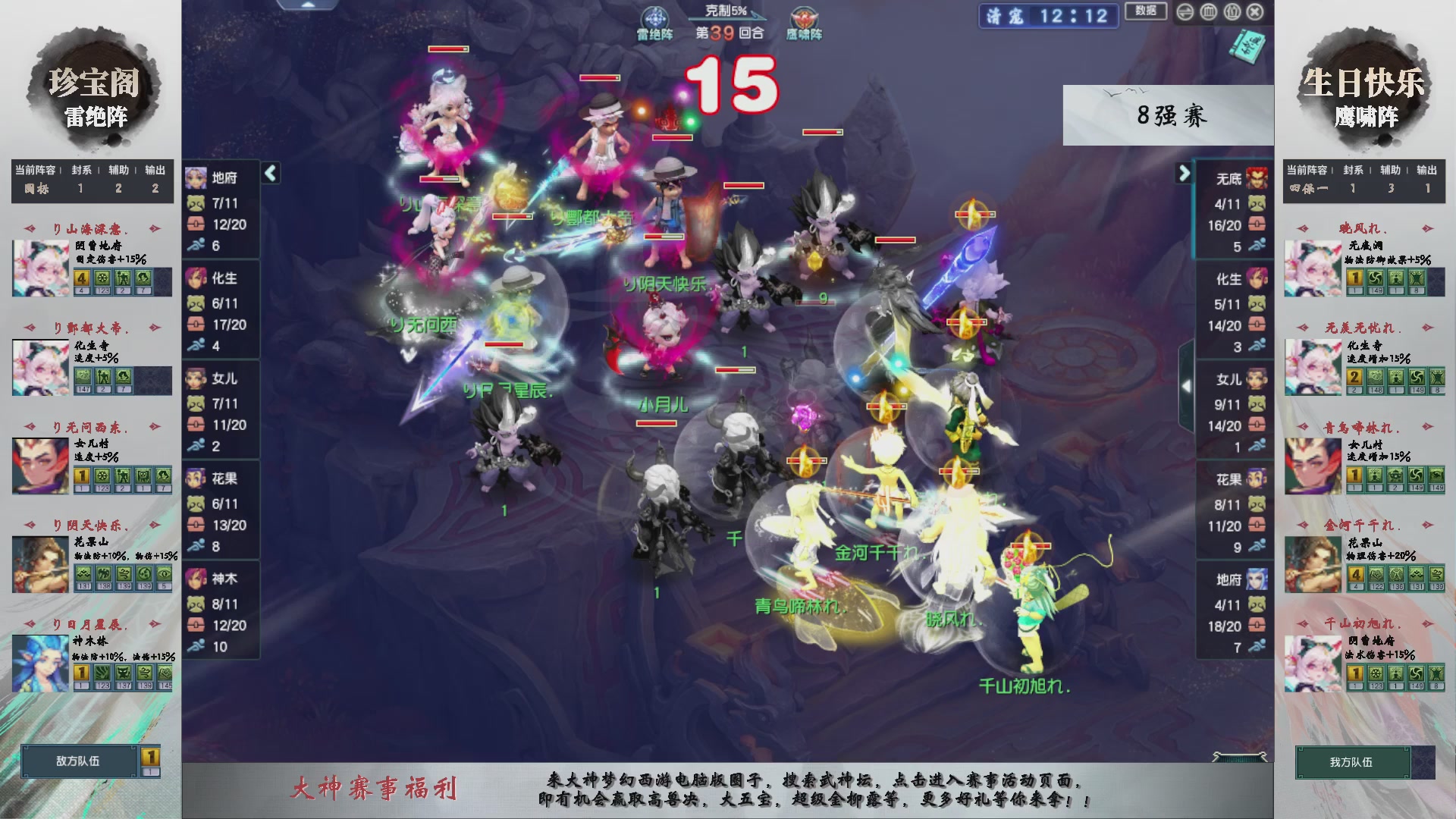The width and height of the screenshot is (1456, 819).
Task: Click the 数据 button in the top bar
Action: (1145, 12)
